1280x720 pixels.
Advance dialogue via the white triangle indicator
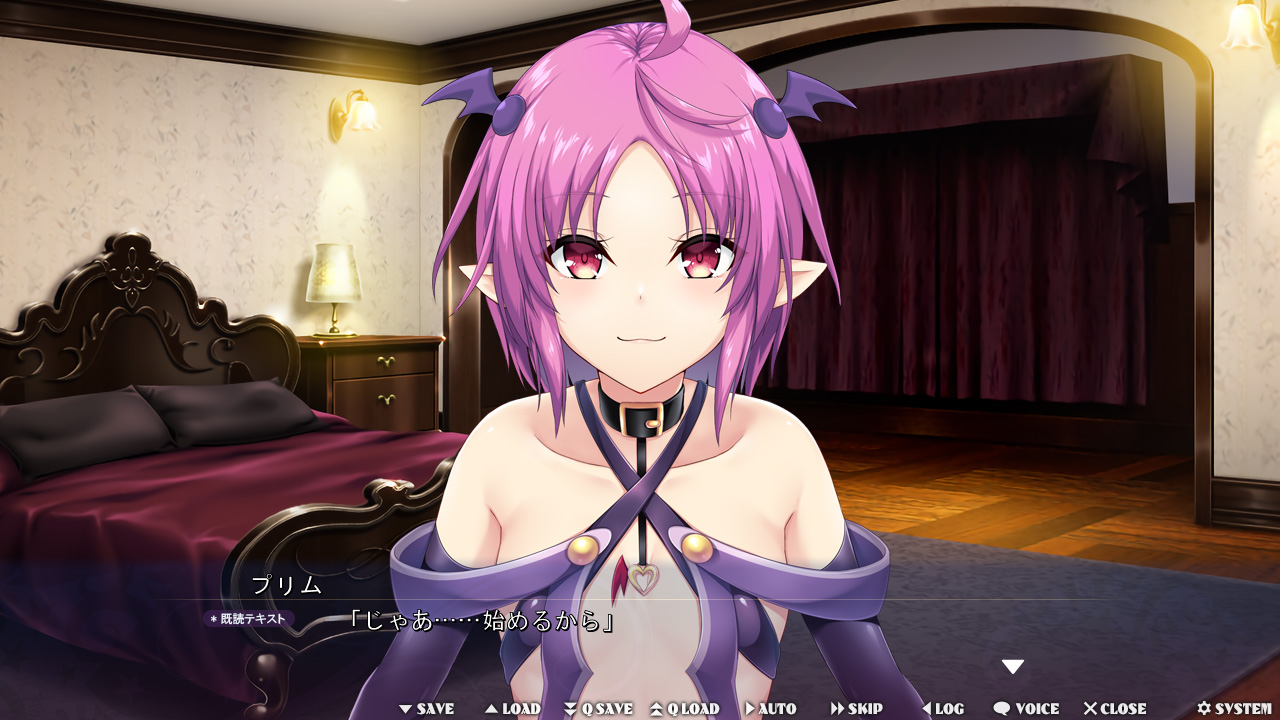pyautogui.click(x=1013, y=667)
